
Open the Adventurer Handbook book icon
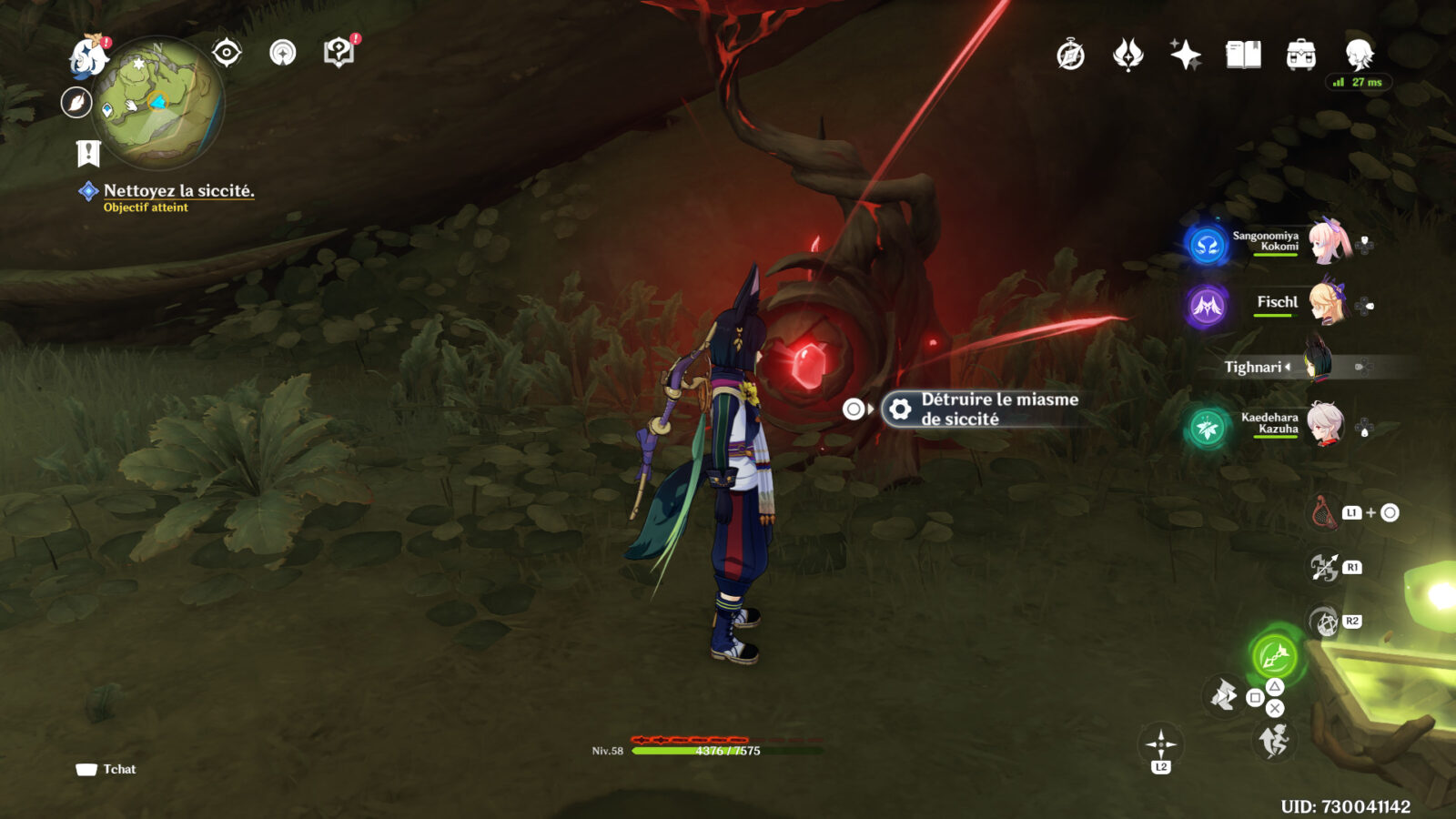(1242, 56)
